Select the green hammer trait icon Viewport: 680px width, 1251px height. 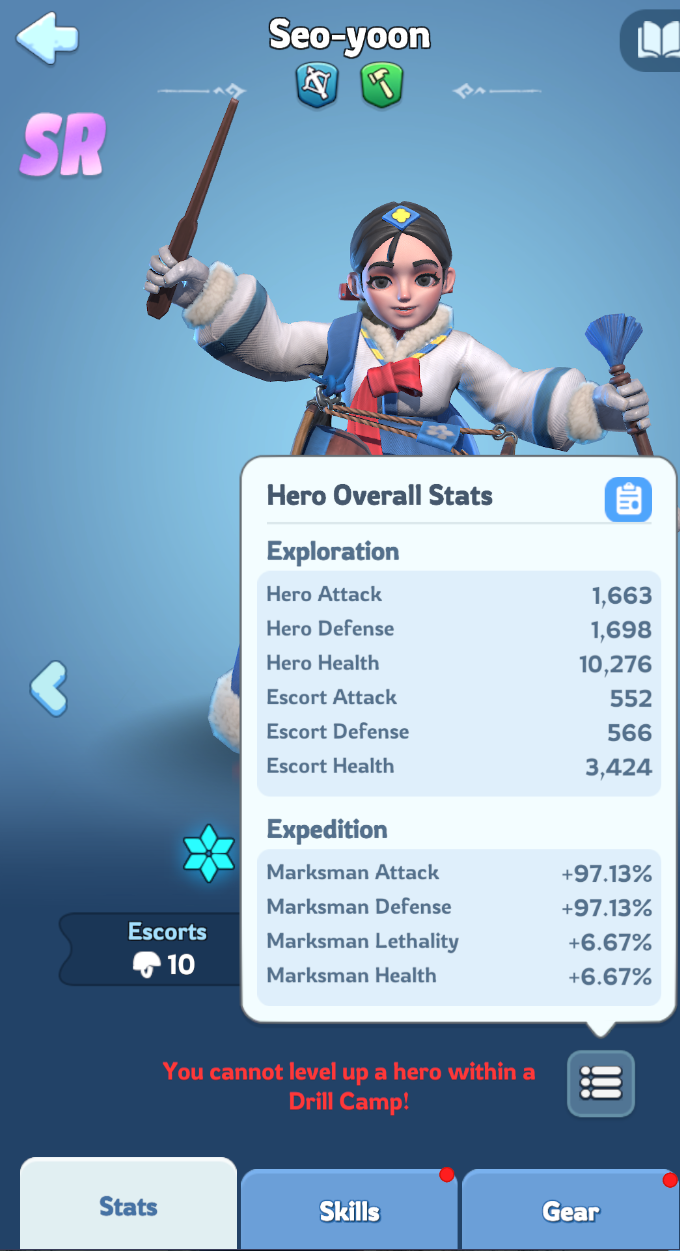(381, 85)
